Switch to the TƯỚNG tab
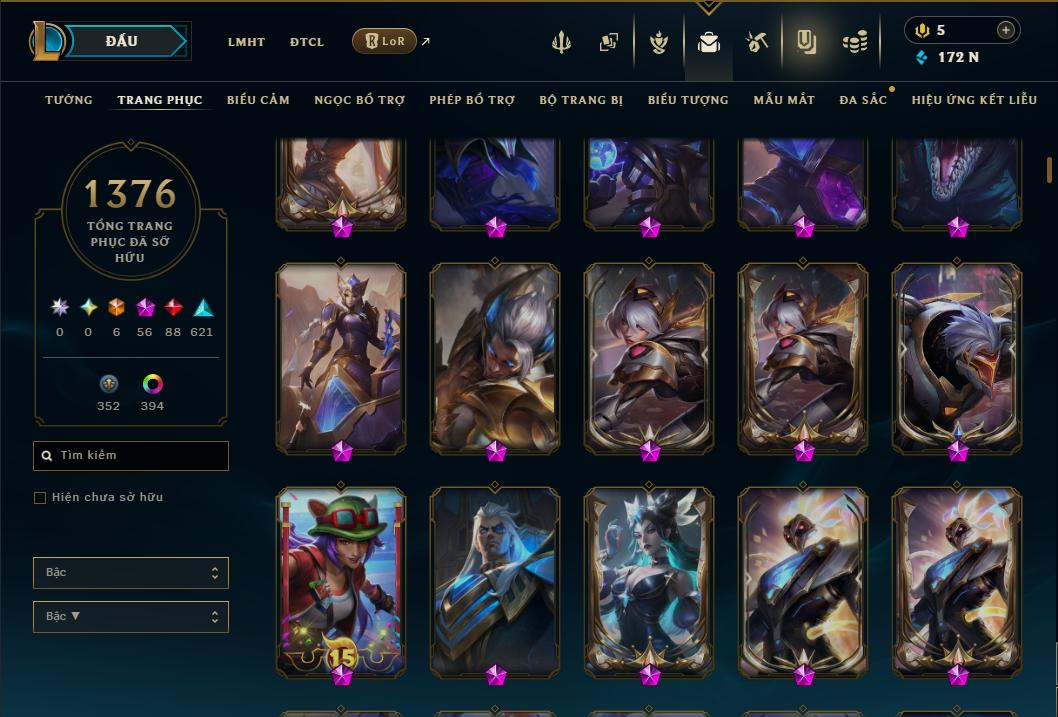The height and width of the screenshot is (717, 1058). click(x=69, y=100)
